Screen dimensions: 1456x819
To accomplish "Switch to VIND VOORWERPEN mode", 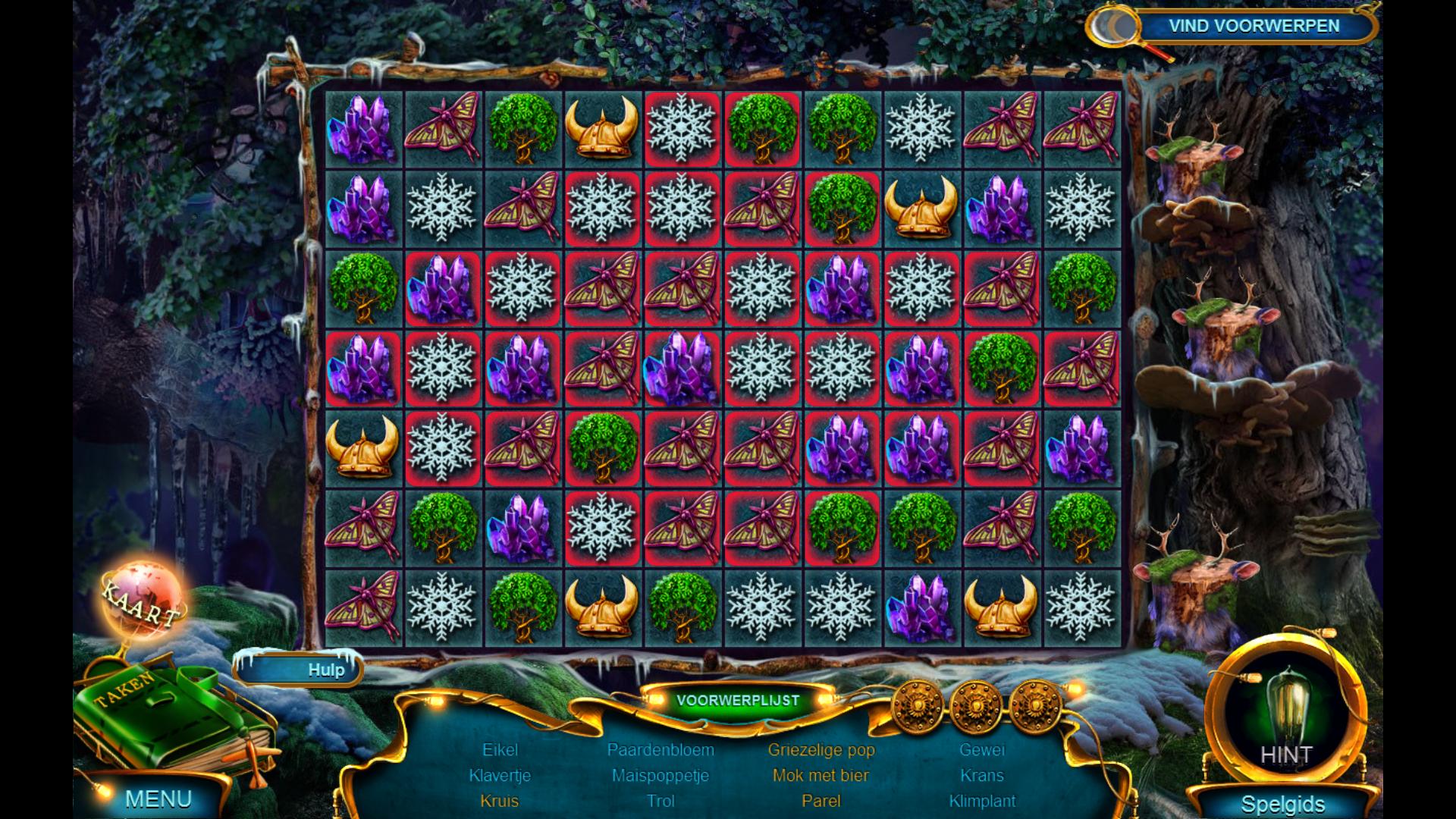I will pyautogui.click(x=1253, y=27).
